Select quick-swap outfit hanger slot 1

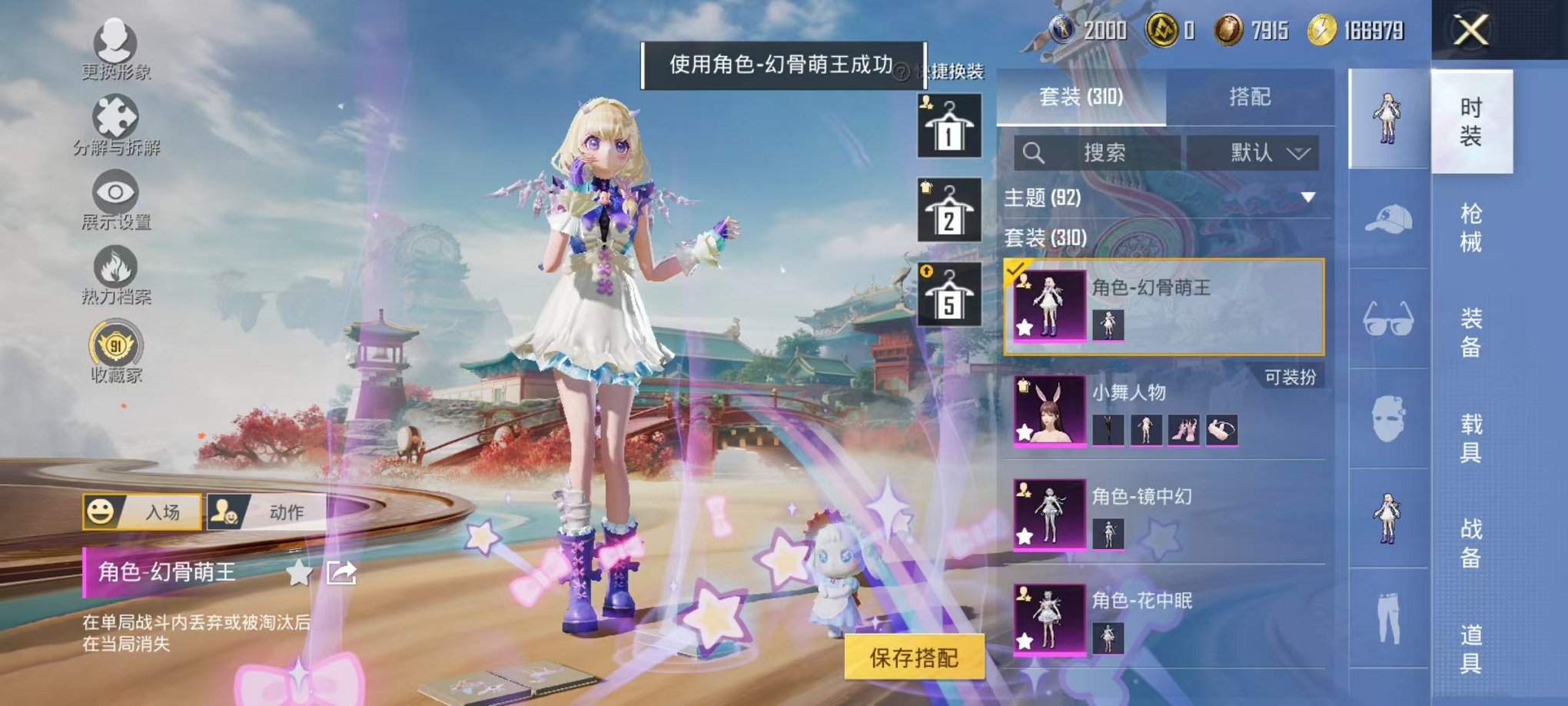(x=949, y=125)
